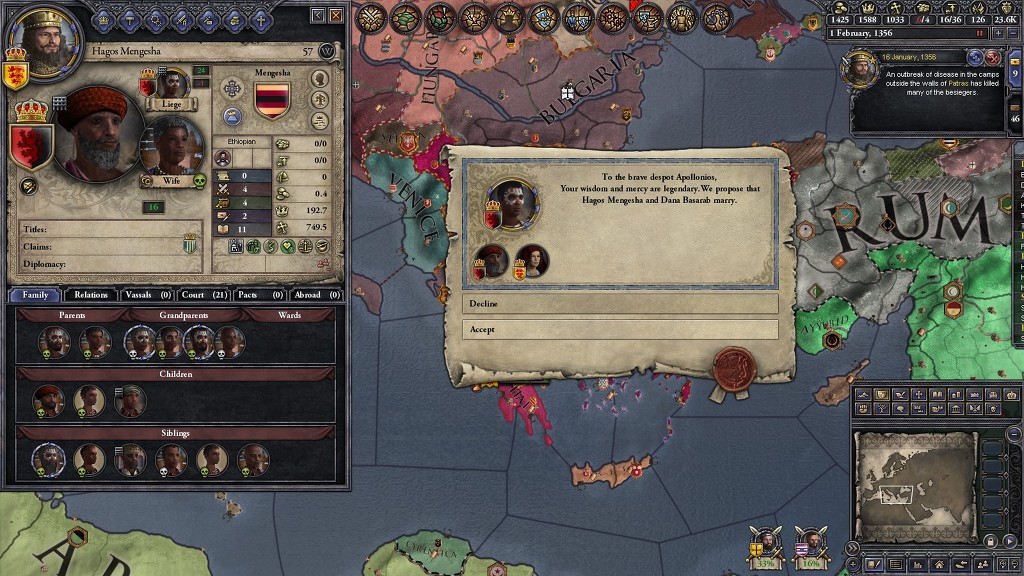1024x576 pixels.
Task: Go back to previous character
Action: (x=318, y=15)
